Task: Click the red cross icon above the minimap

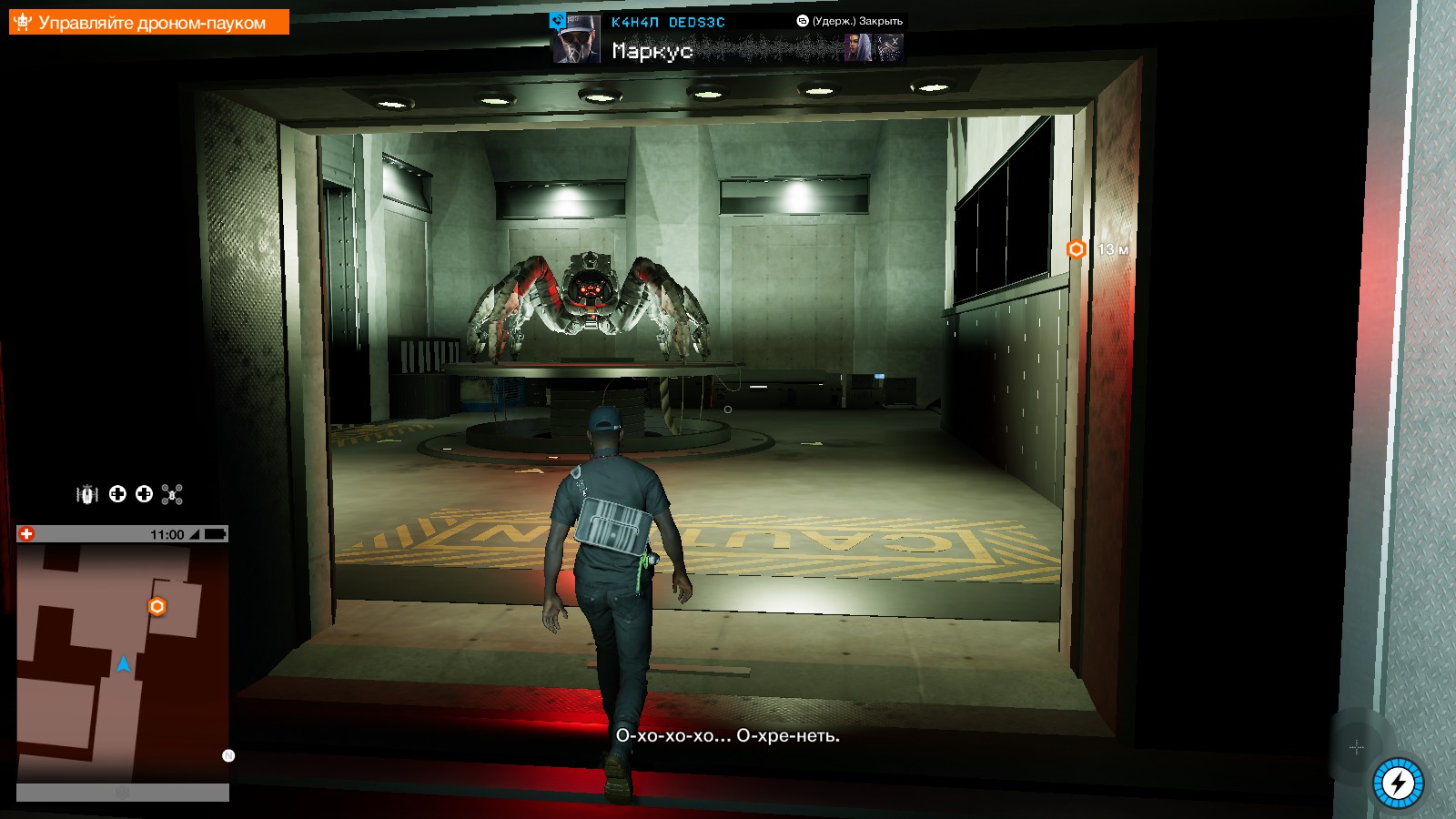Action: pos(26,534)
